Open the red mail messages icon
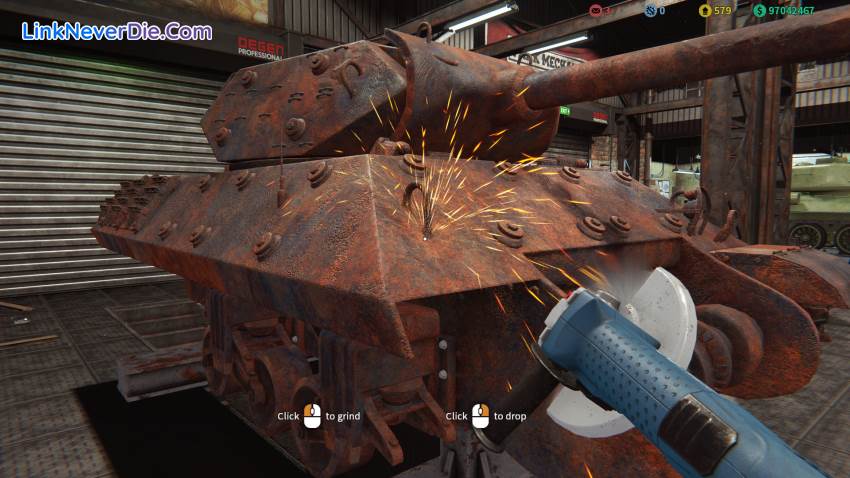Image resolution: width=850 pixels, height=478 pixels. click(596, 10)
